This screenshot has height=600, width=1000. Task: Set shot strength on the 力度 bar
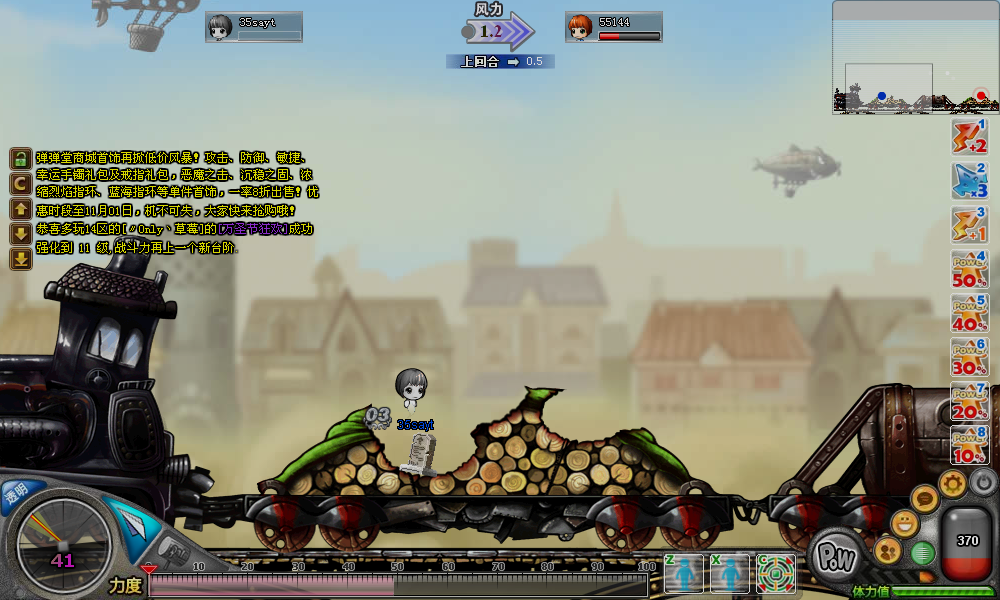(x=400, y=586)
